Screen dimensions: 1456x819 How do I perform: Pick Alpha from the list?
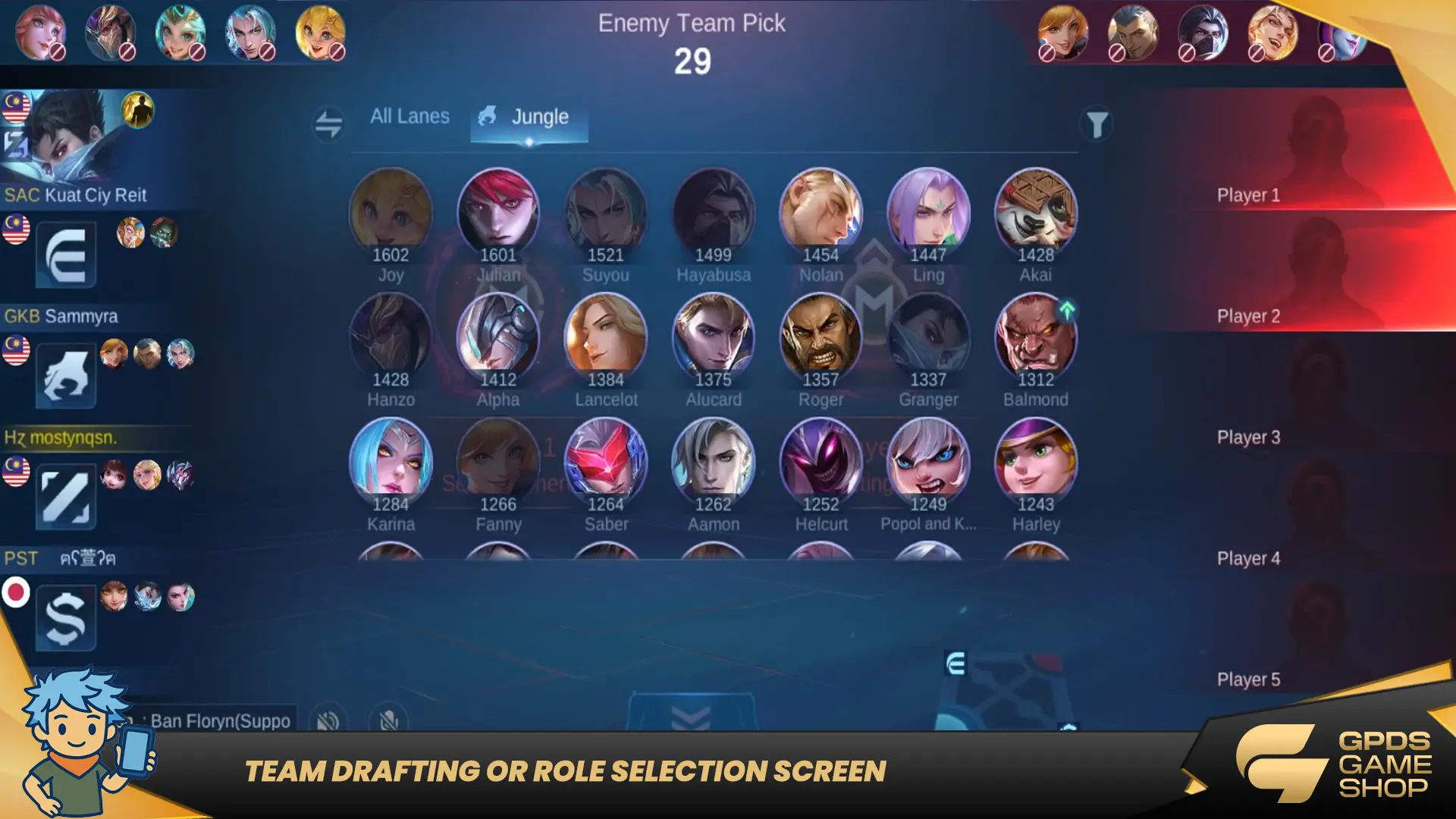(x=498, y=335)
